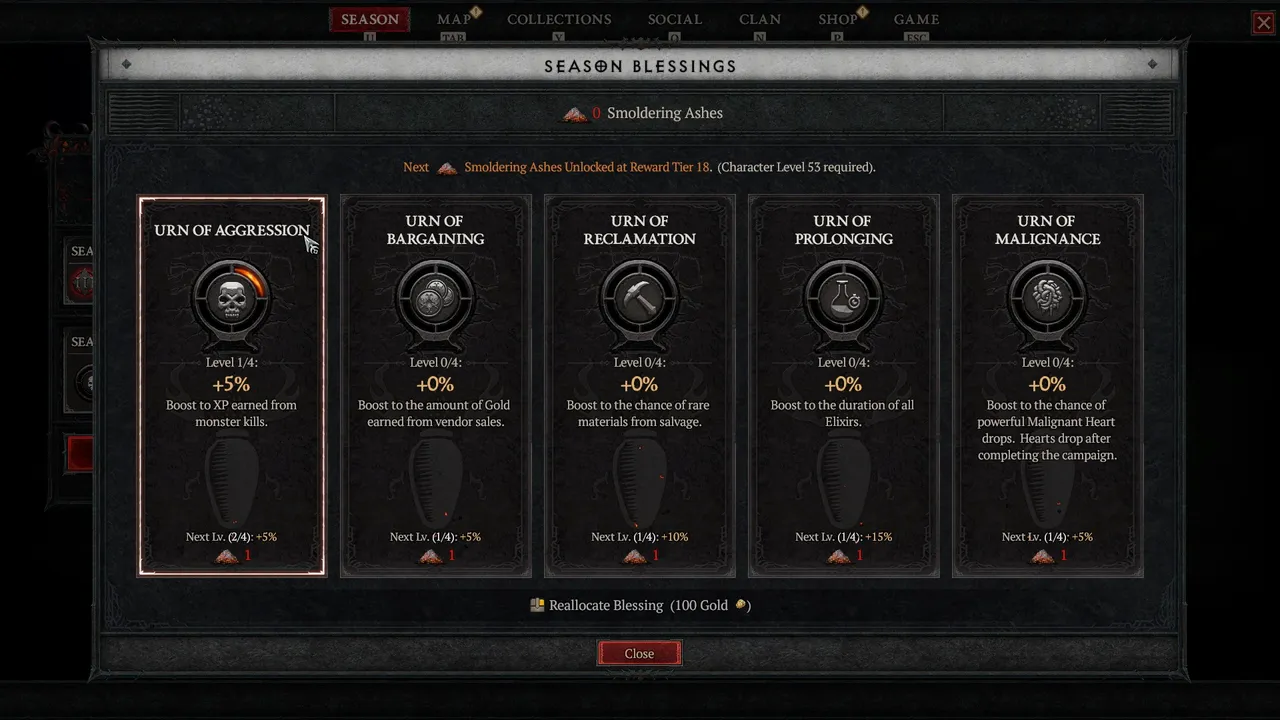1280x720 pixels.
Task: Close the menu with the red X
Action: pos(1264,23)
